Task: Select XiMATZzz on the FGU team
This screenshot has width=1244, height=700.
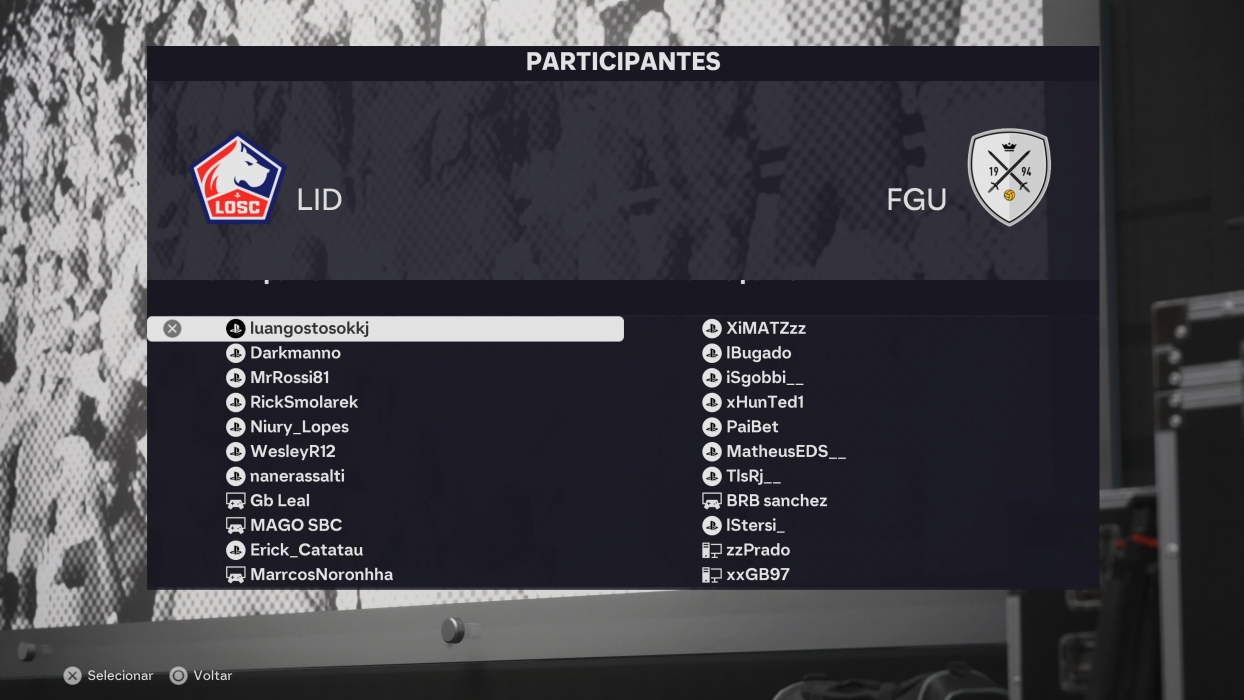Action: tap(765, 328)
